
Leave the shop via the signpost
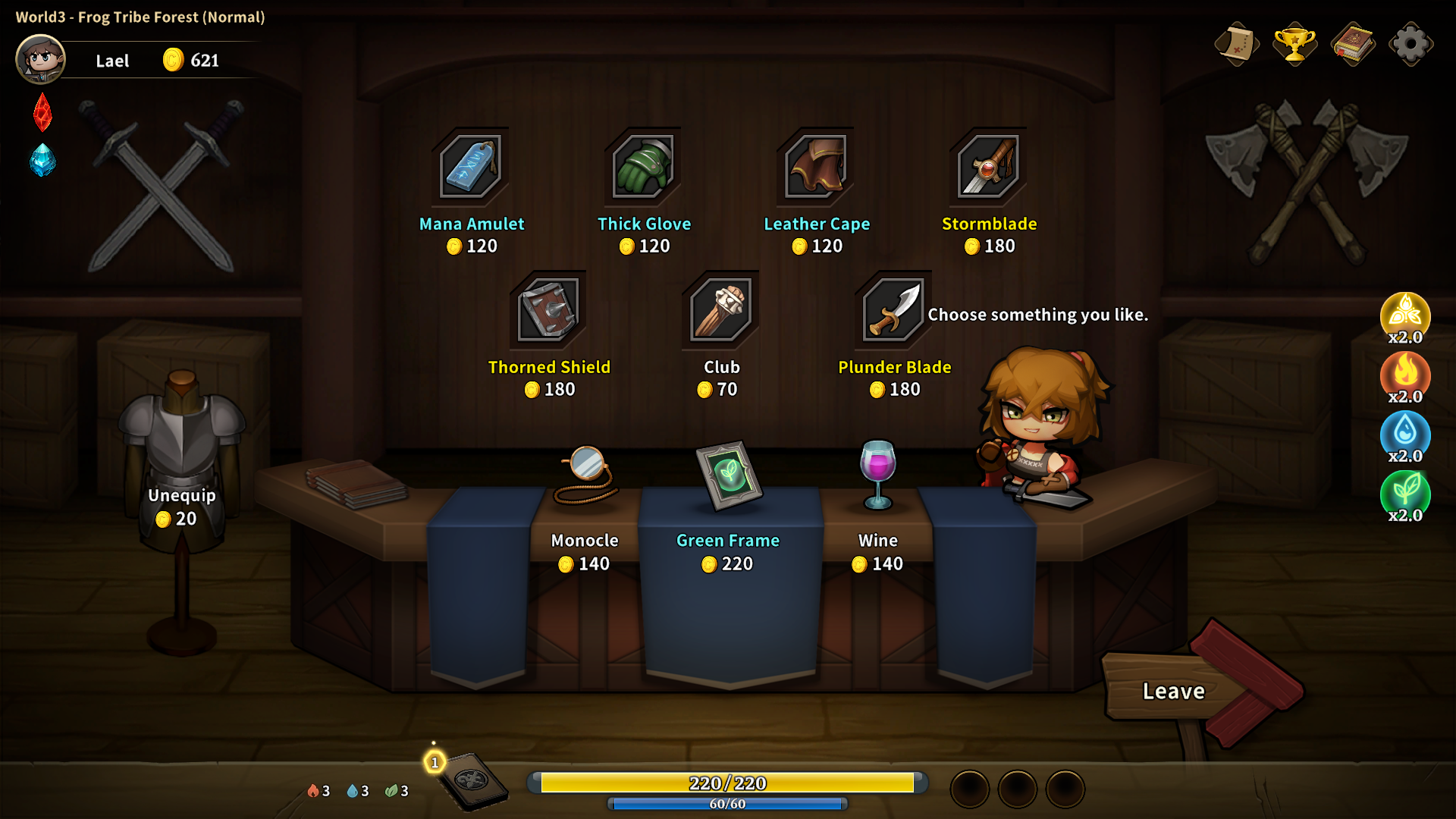pyautogui.click(x=1173, y=691)
